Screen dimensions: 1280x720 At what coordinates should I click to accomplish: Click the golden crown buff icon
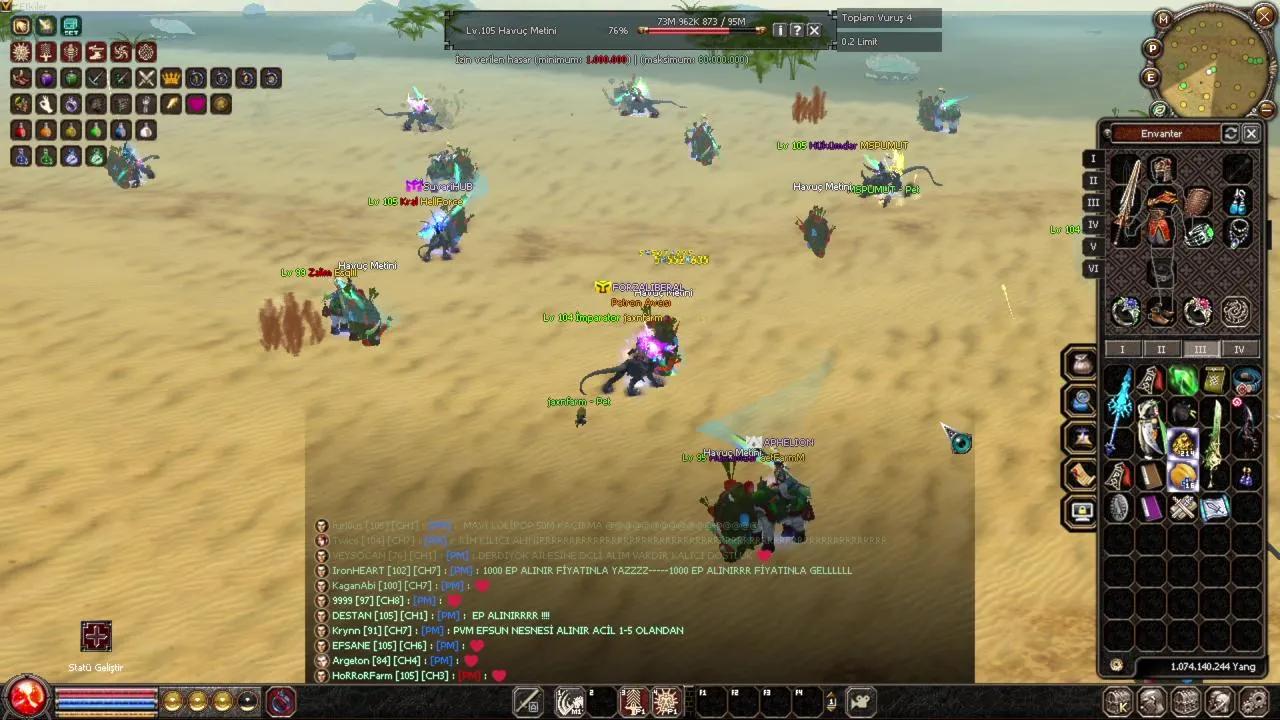pos(171,80)
